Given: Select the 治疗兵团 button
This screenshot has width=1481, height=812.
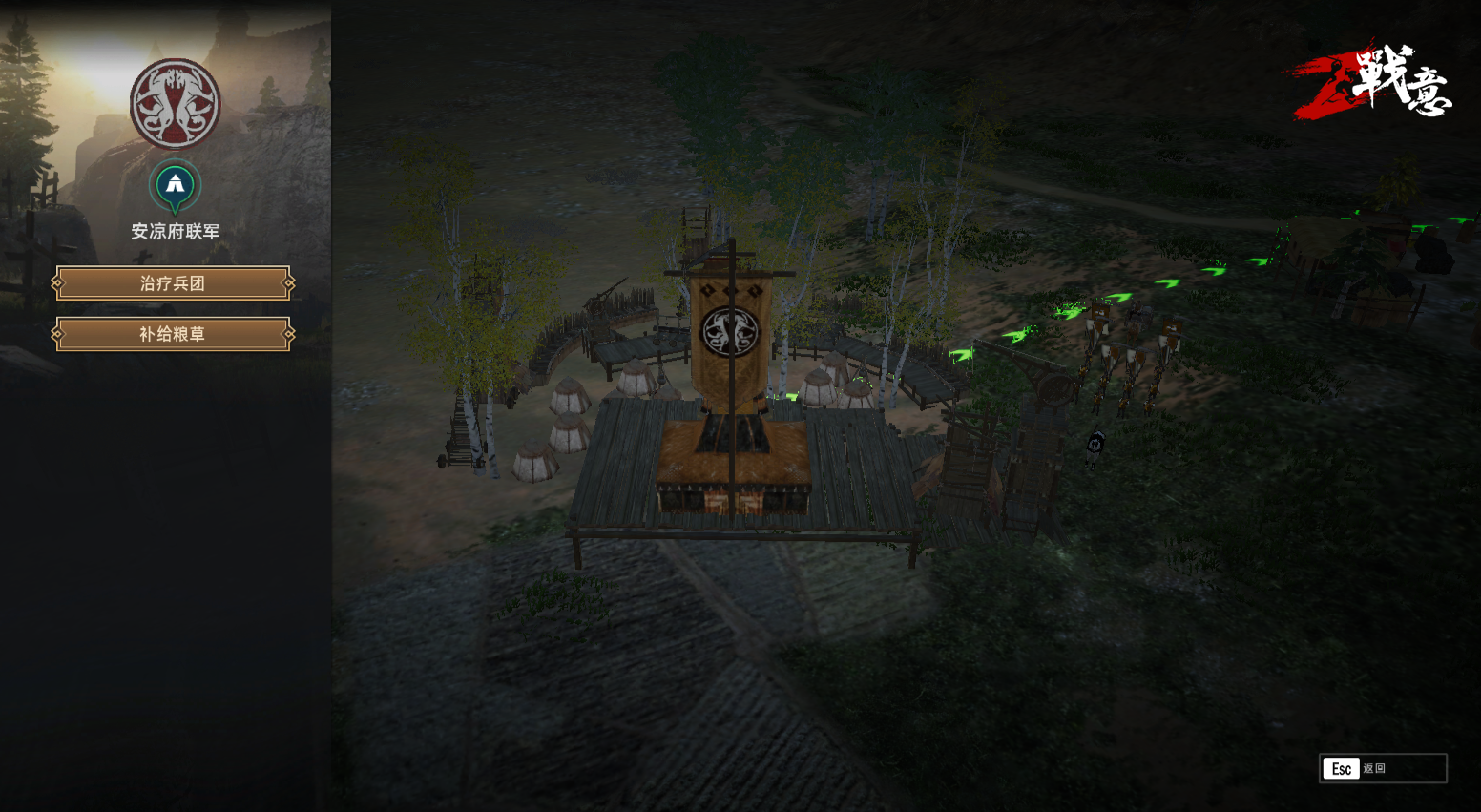Looking at the screenshot, I should [173, 283].
